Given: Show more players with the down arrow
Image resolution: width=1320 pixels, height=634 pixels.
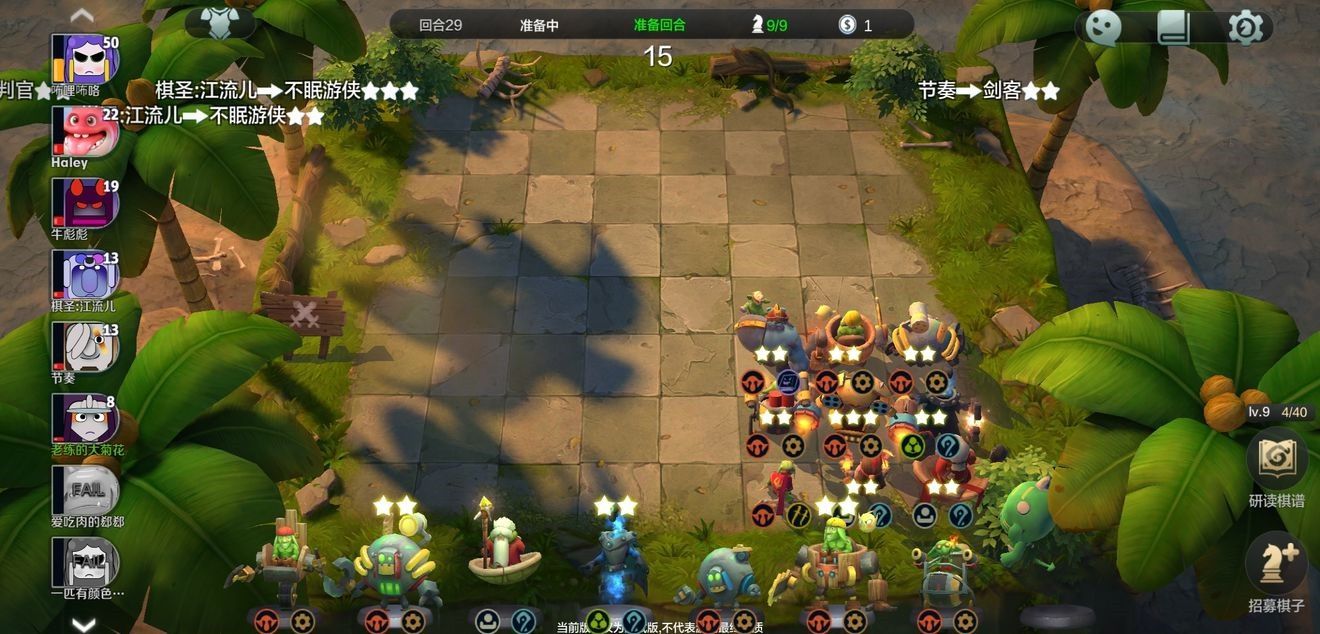Looking at the screenshot, I should coord(83,624).
